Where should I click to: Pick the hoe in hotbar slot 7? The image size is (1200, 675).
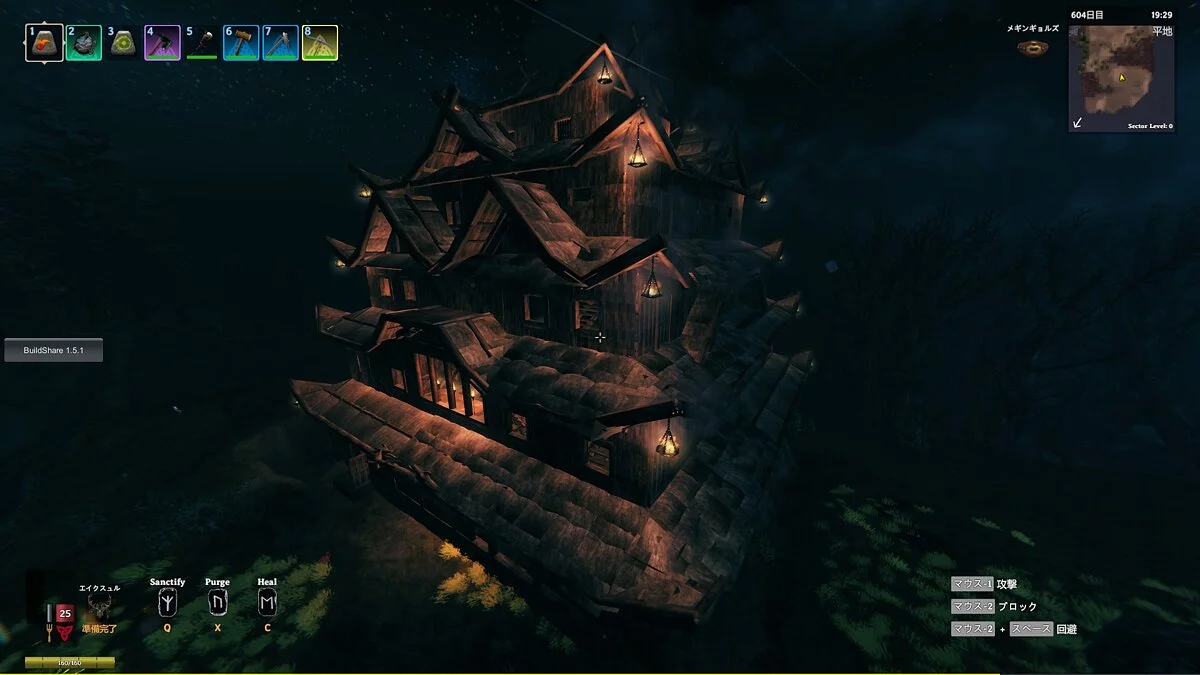[x=281, y=43]
